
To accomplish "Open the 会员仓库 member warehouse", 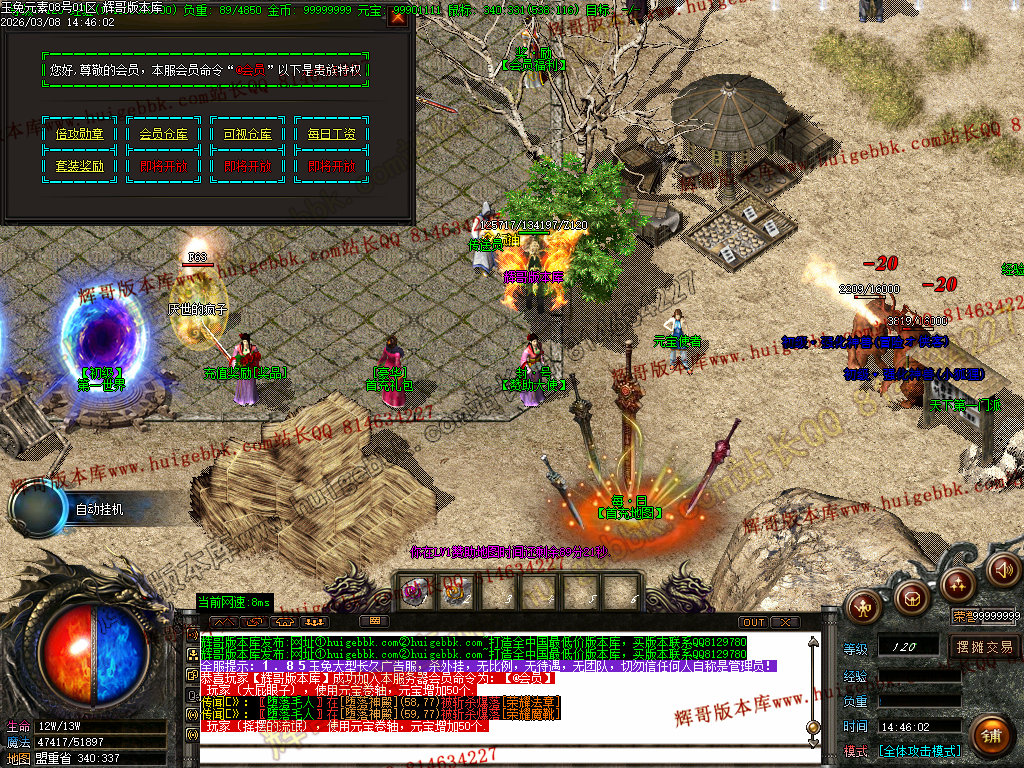I will pos(164,134).
